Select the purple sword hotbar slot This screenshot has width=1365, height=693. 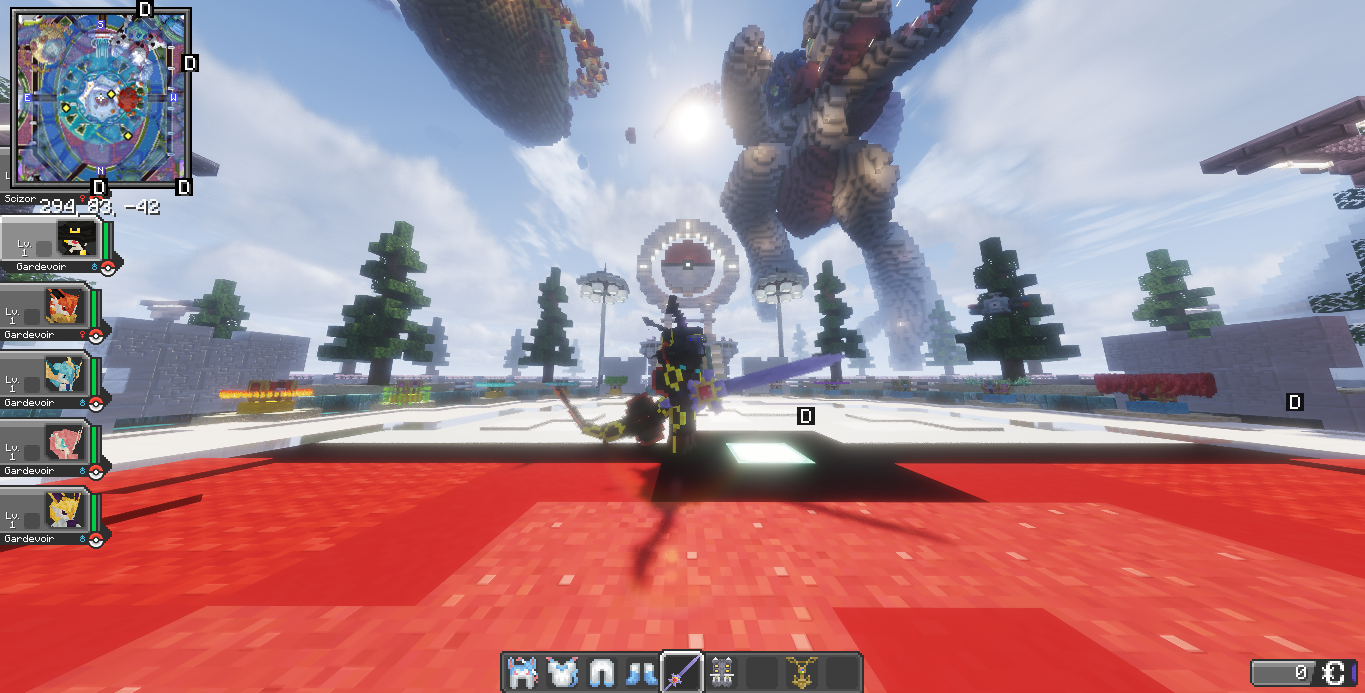(681, 672)
